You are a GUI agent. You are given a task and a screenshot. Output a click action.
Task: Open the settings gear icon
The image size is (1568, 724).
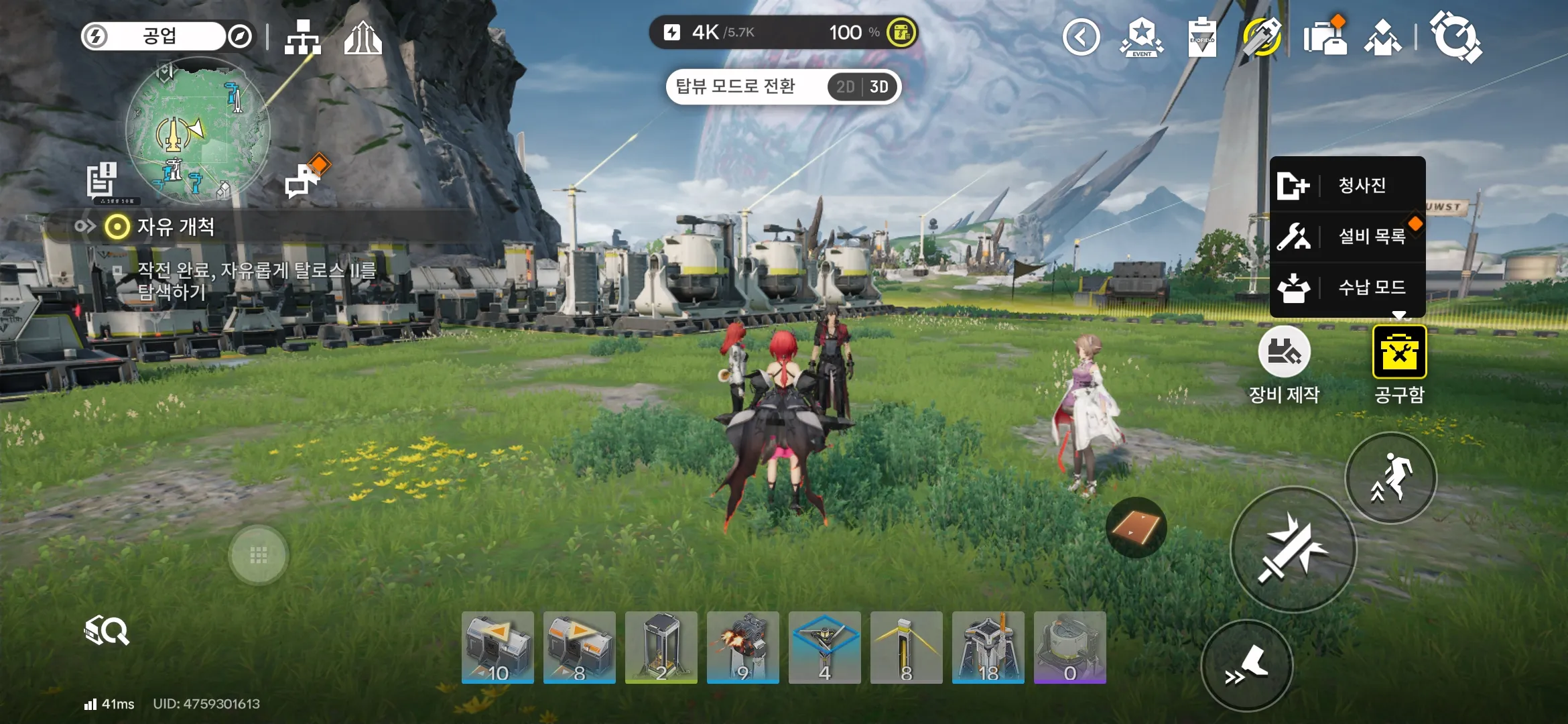pos(1455,37)
